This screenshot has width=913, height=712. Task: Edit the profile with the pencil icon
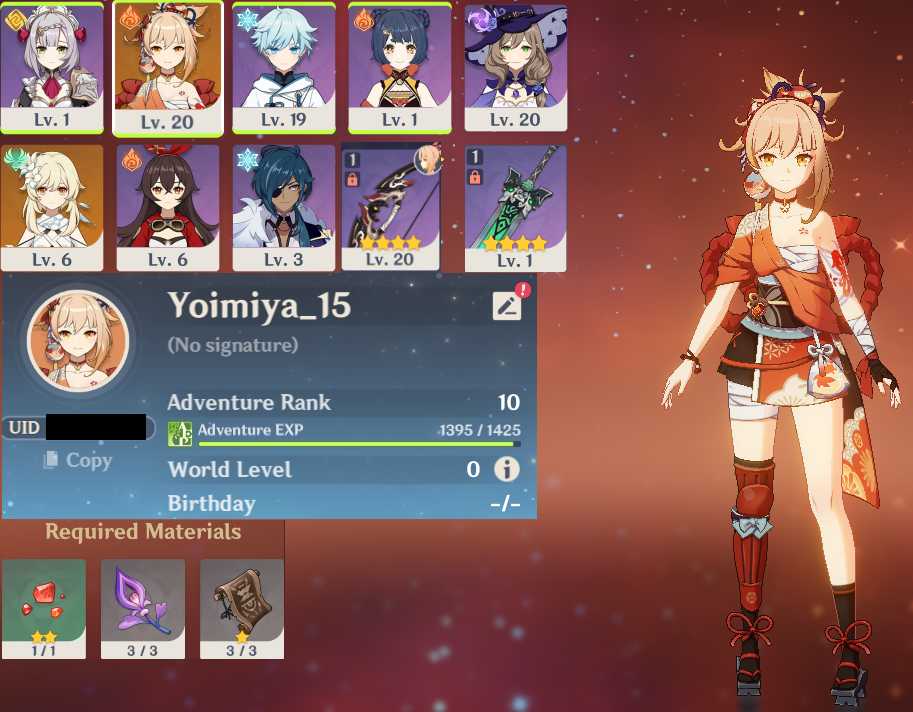pyautogui.click(x=507, y=306)
